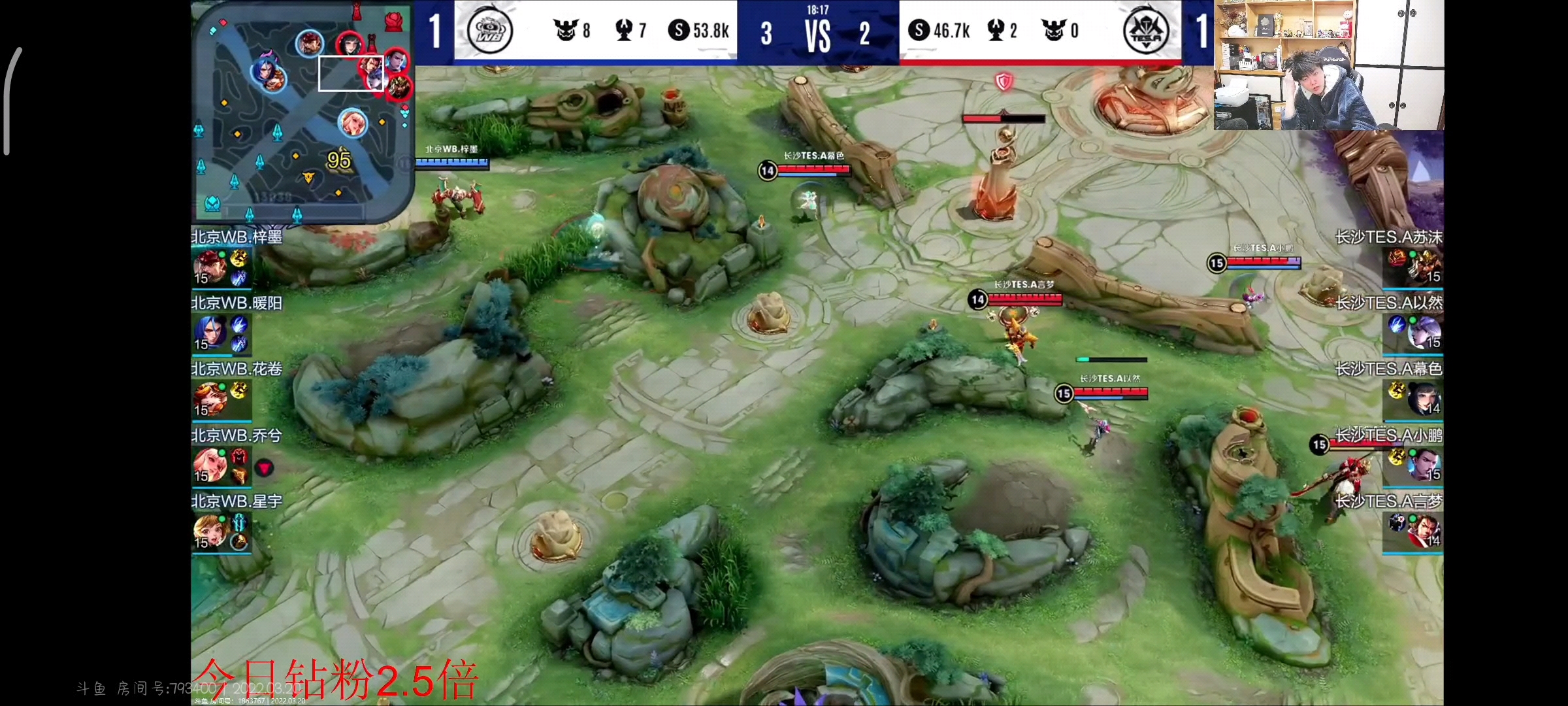Viewport: 1568px width, 706px height.
Task: Focus on 北京WB.星宇's hero portrait
Action: (x=210, y=531)
